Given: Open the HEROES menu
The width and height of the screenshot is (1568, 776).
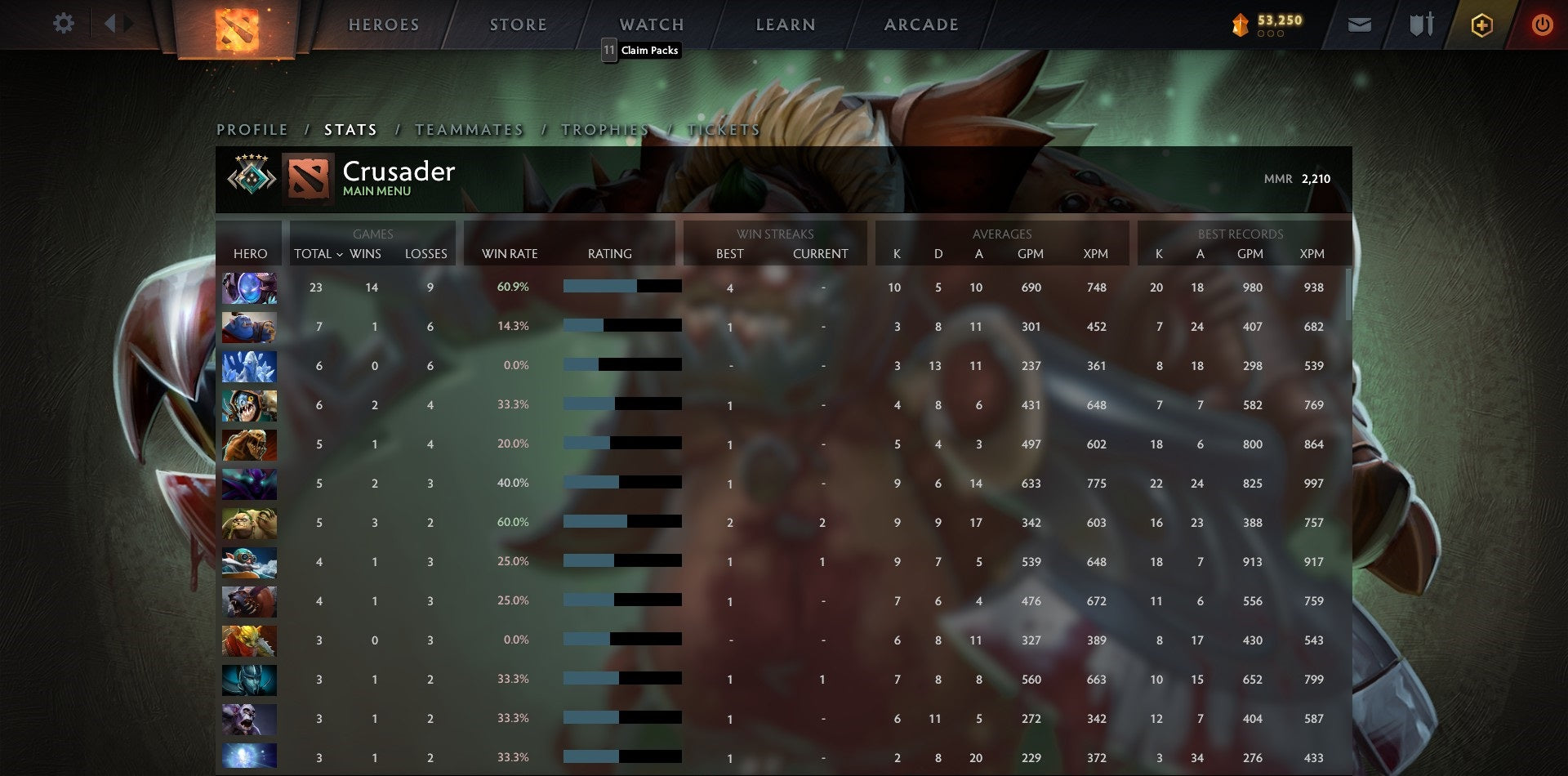Looking at the screenshot, I should 384,25.
